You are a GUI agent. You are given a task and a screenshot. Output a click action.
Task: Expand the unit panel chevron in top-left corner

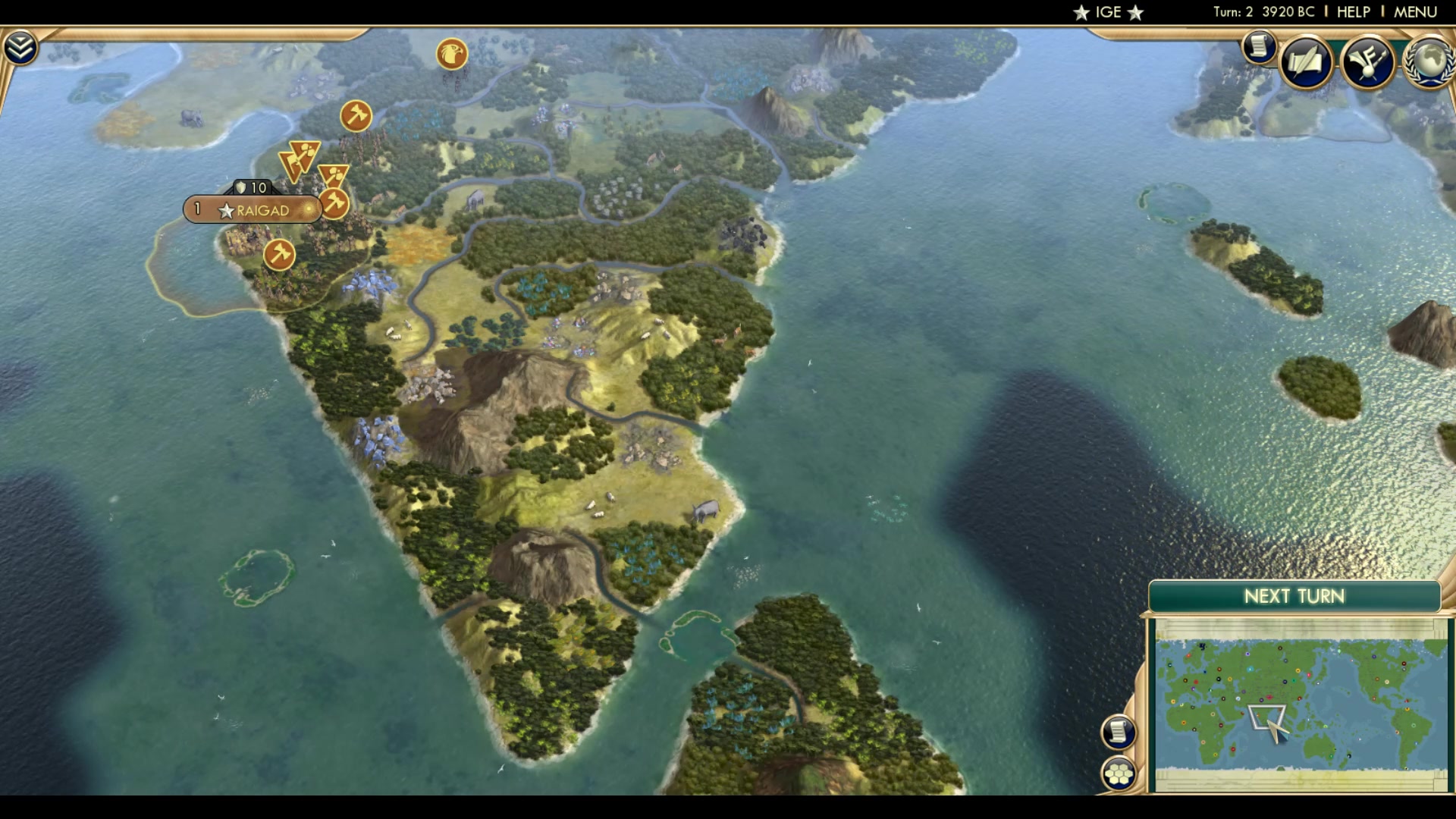tap(23, 45)
